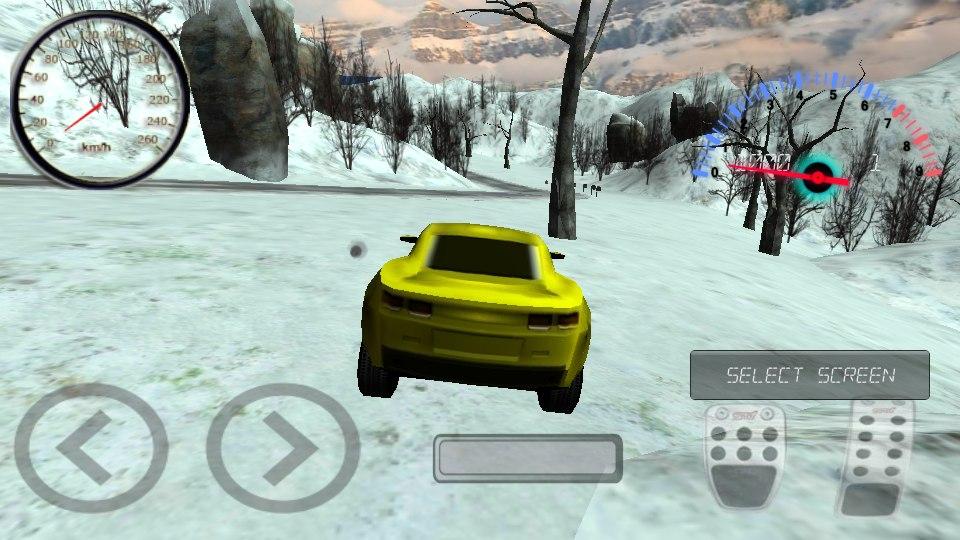Viewport: 960px width, 540px height.
Task: Open the Select Screen menu
Action: pyautogui.click(x=809, y=375)
